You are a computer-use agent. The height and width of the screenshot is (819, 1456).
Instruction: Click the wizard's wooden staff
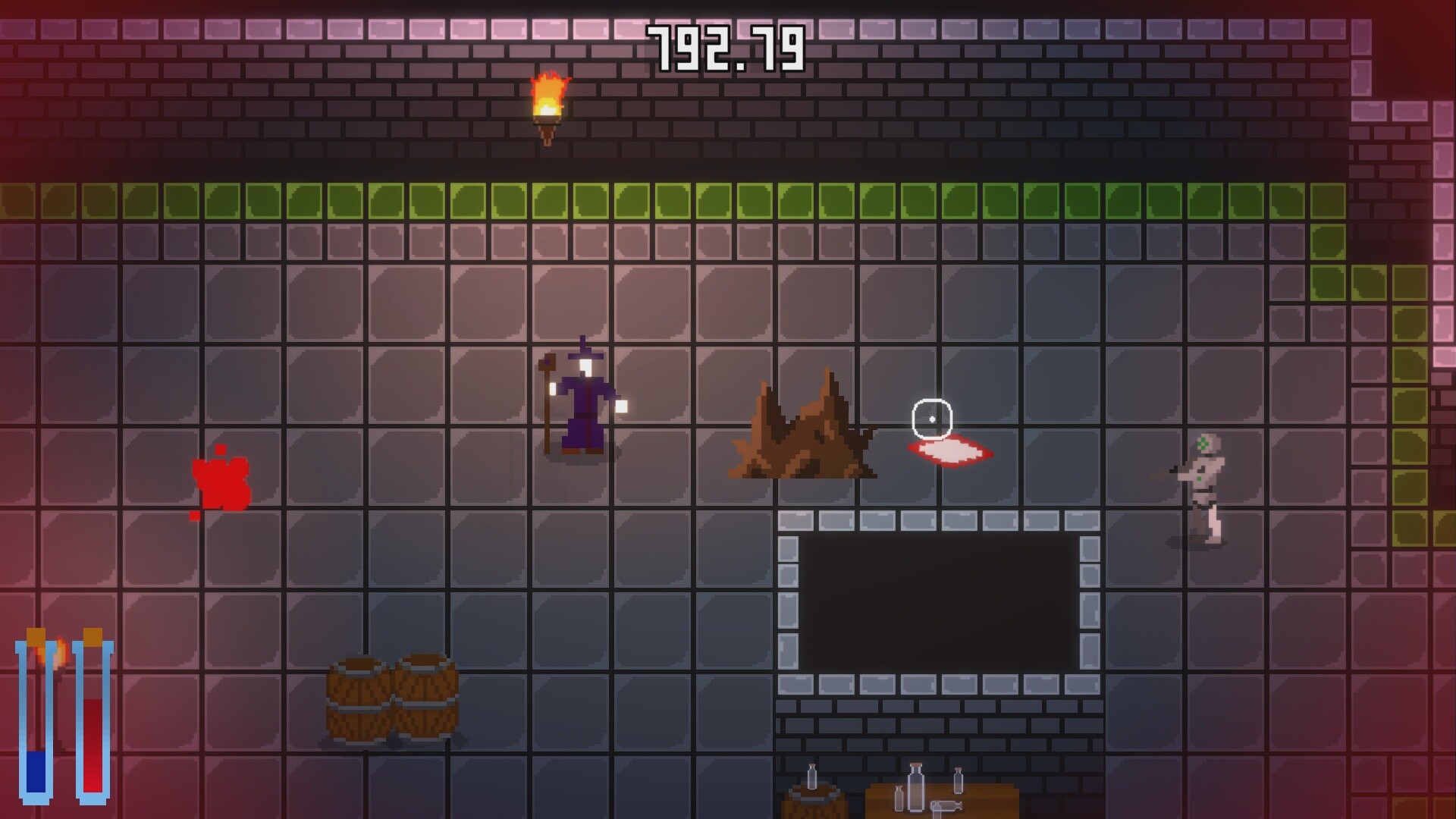(x=546, y=402)
